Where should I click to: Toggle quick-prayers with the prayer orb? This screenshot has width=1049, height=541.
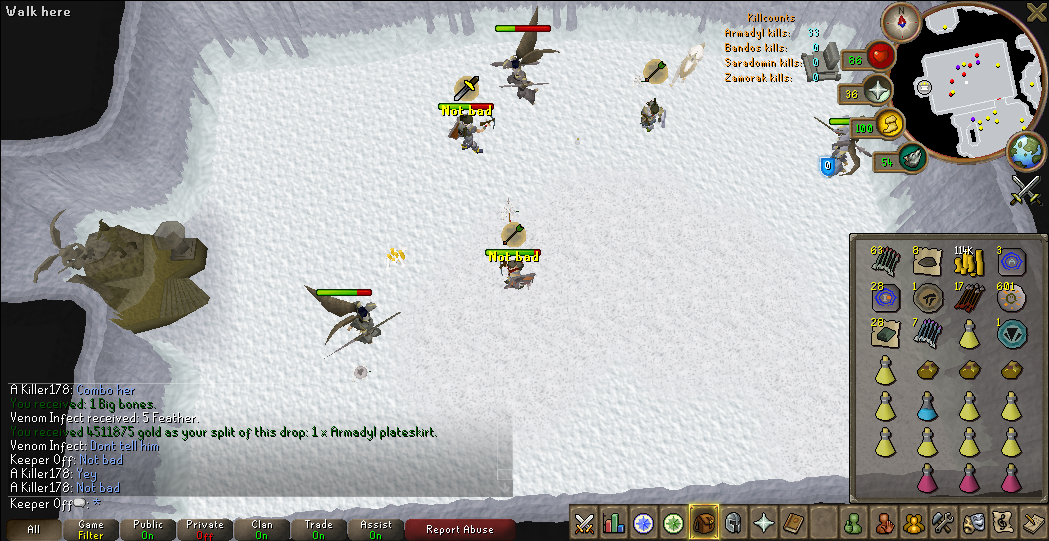tap(879, 93)
